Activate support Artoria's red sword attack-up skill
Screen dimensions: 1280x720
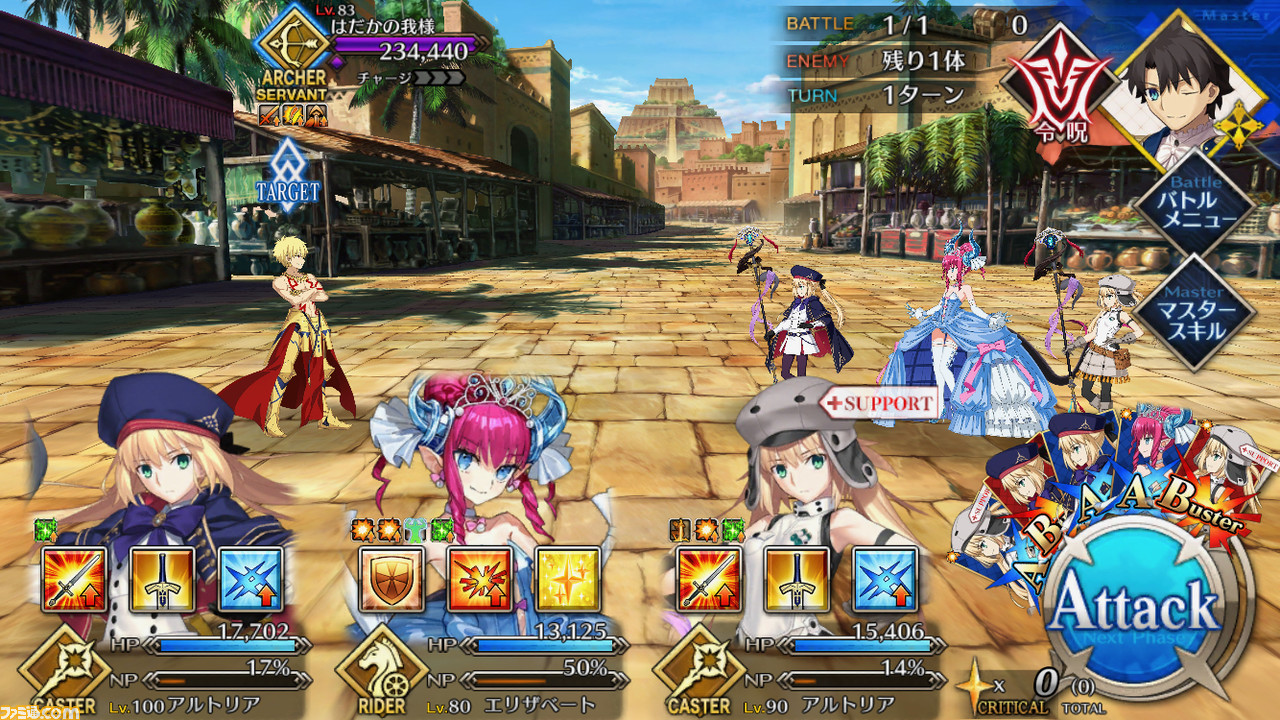(x=710, y=579)
